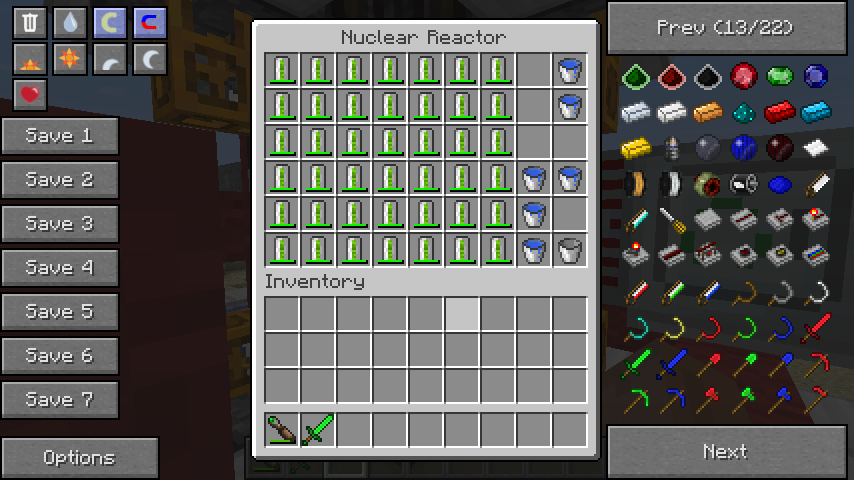Viewport: 854px width, 480px height.
Task: Set time to sunrise with rising sun icon
Action: point(30,60)
